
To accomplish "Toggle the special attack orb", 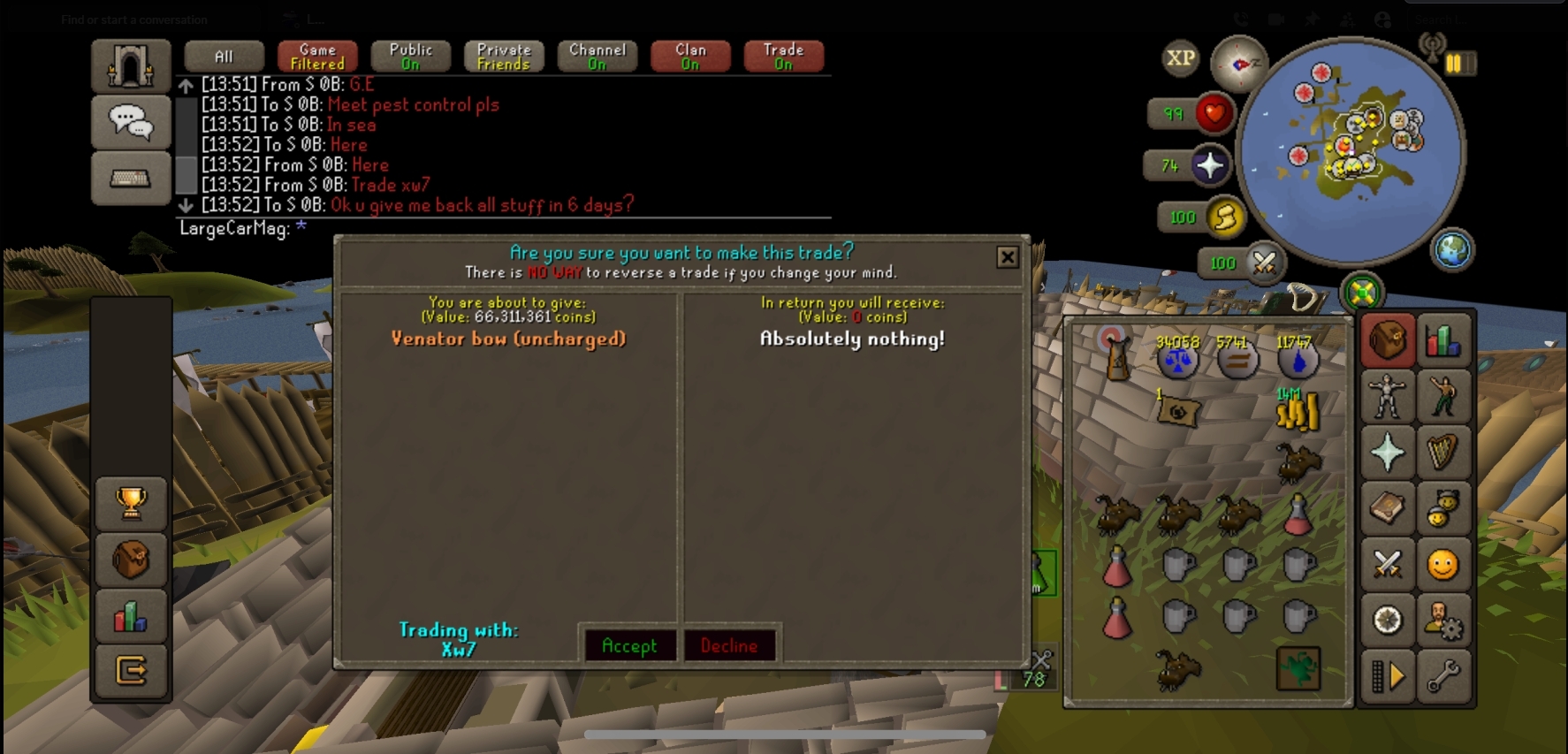I will 1264,263.
